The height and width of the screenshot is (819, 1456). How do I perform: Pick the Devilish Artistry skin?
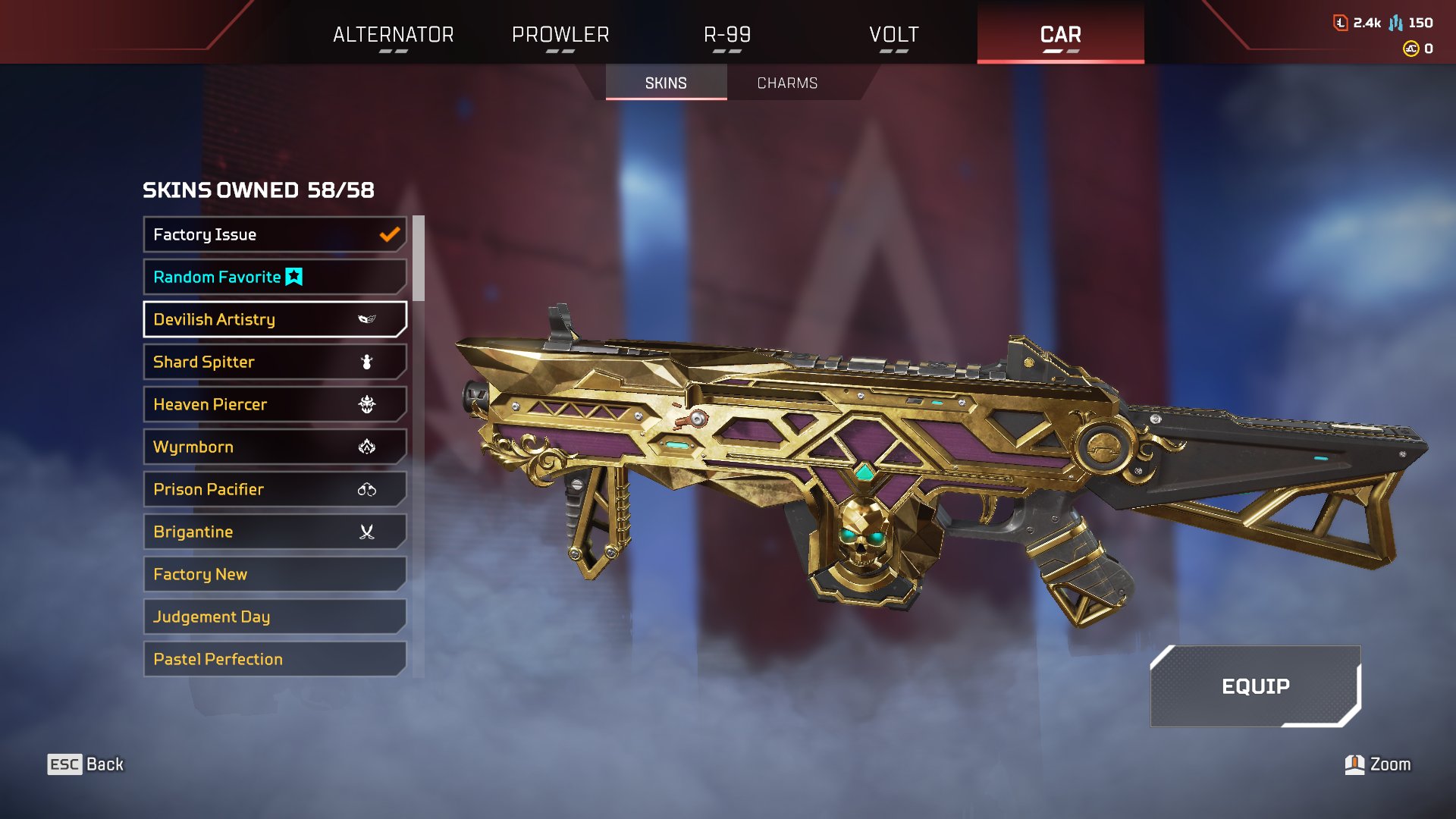click(x=275, y=319)
